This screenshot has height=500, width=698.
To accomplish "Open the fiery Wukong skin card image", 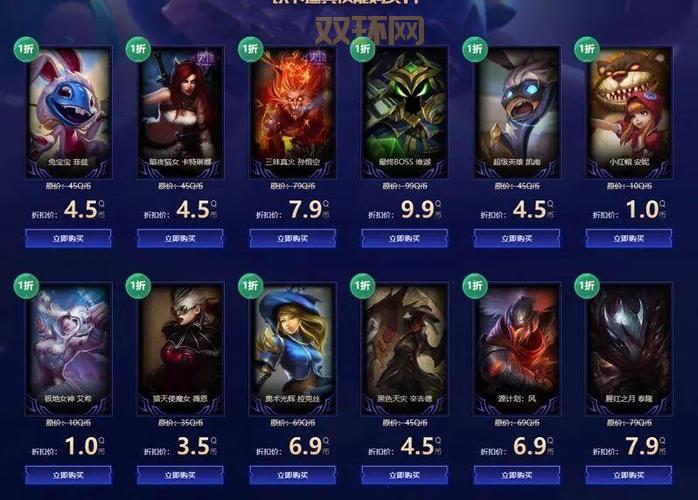I will pyautogui.click(x=292, y=104).
